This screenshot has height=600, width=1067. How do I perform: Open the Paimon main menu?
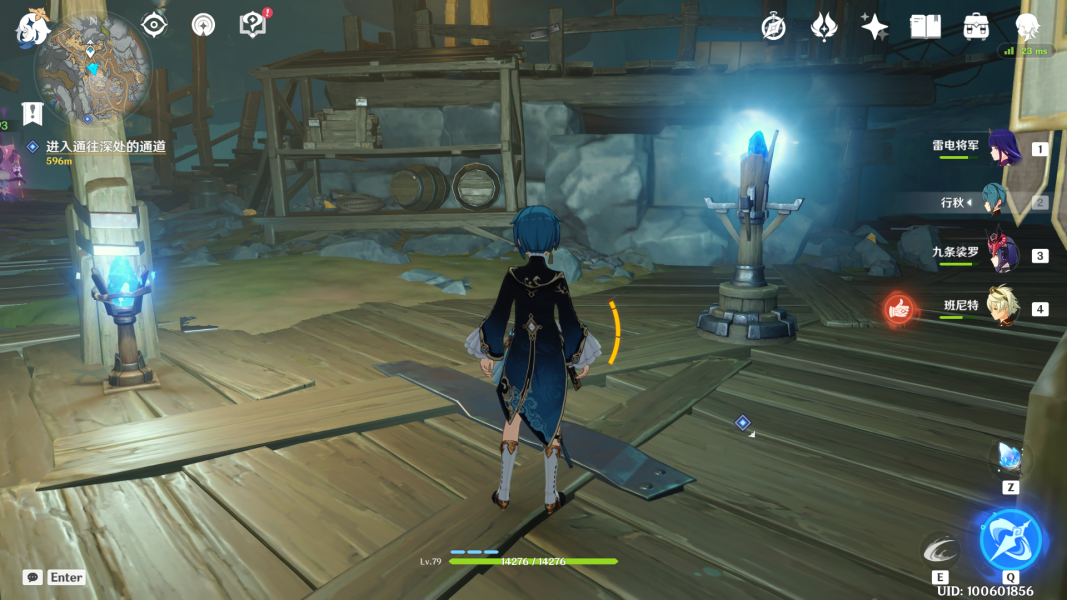tap(32, 28)
